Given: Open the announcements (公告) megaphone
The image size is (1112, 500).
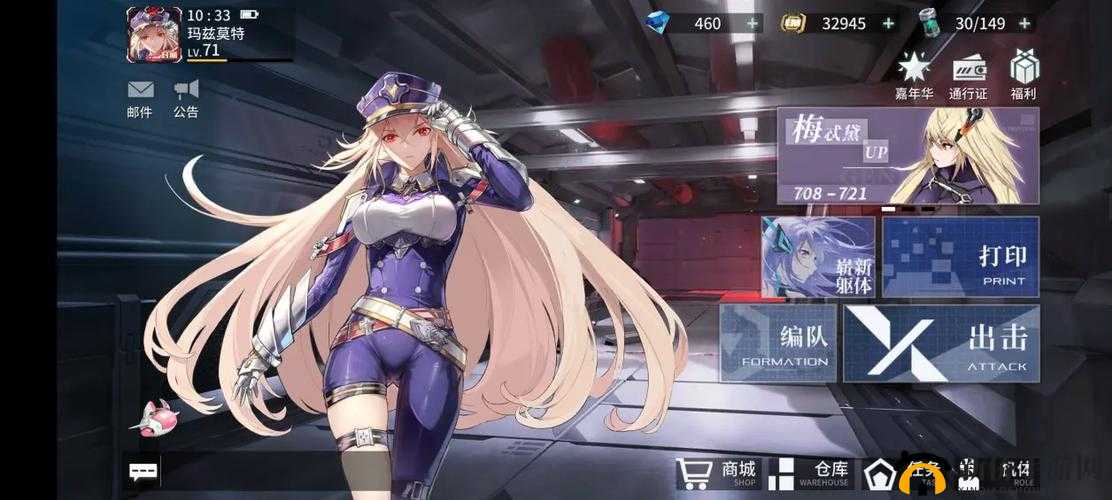Looking at the screenshot, I should coord(186,97).
